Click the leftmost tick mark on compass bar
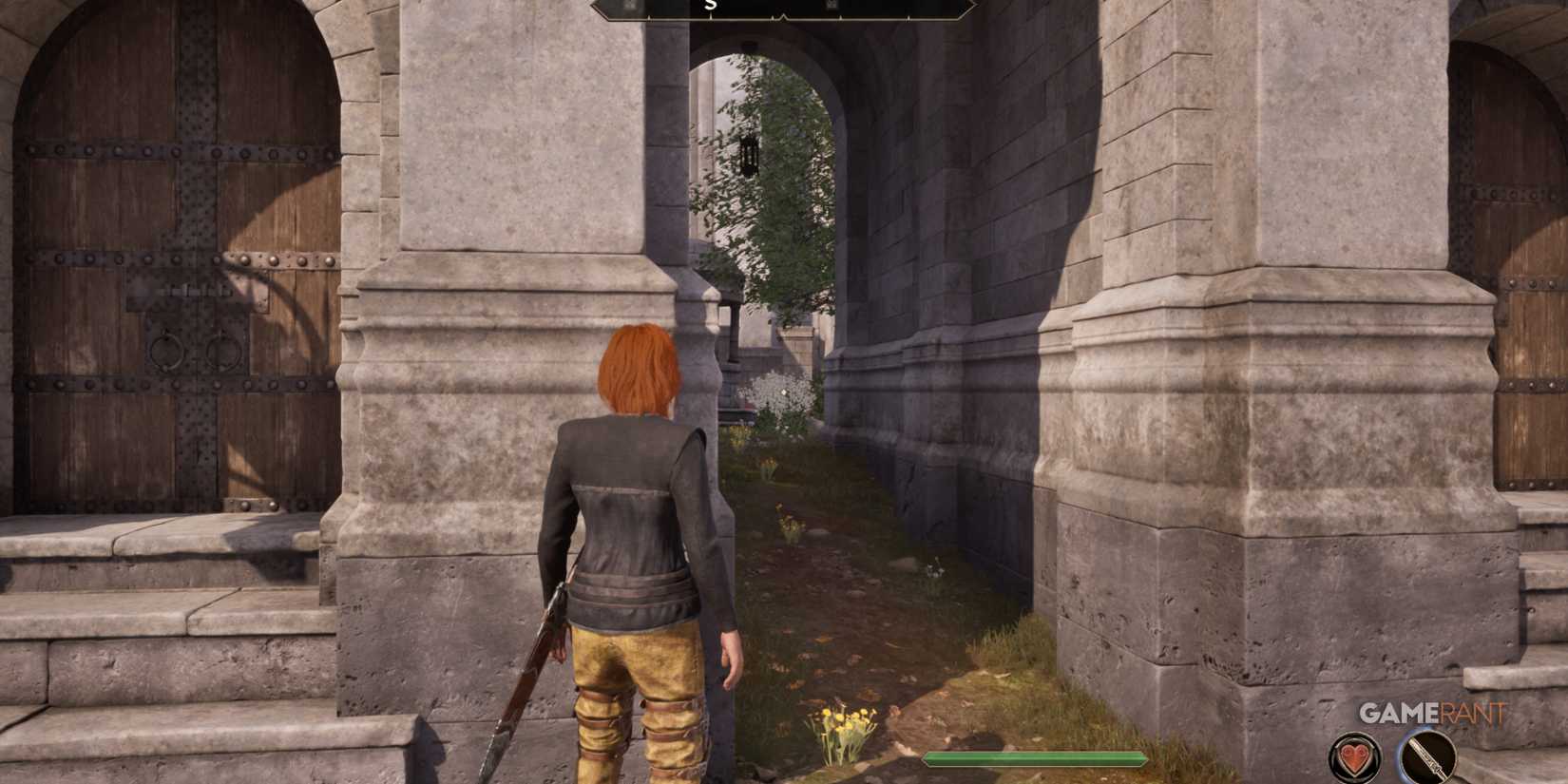1568x784 pixels. click(x=648, y=17)
